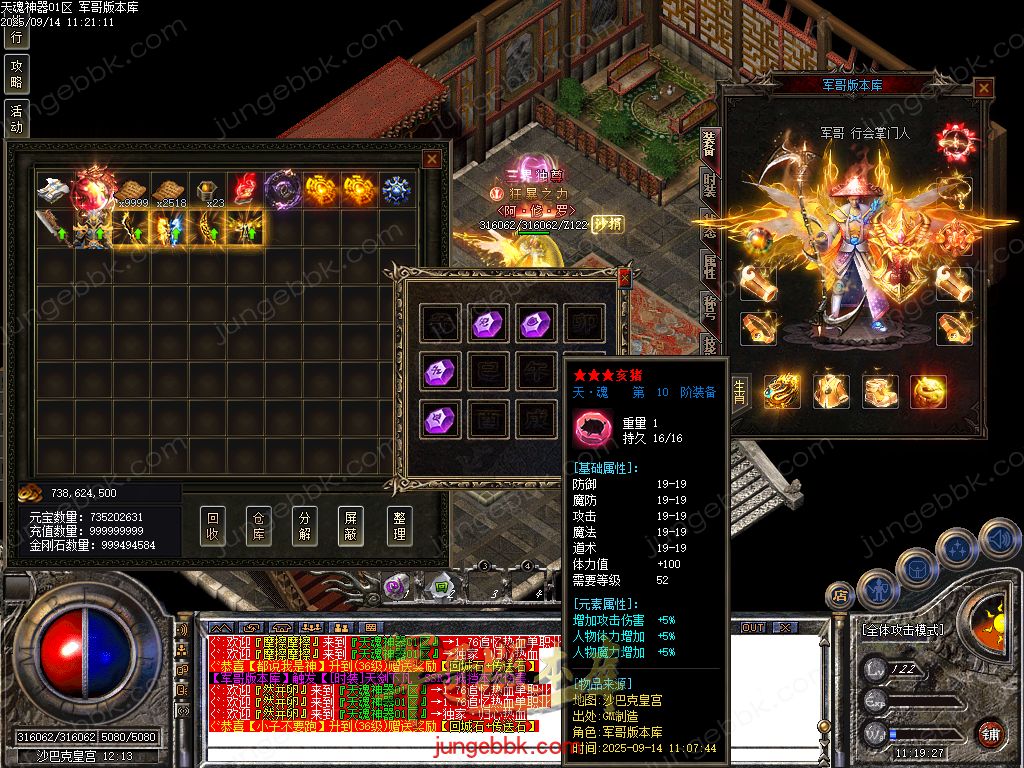Select the purple vortex ring item
Screen dimensions: 1024x768
point(280,190)
